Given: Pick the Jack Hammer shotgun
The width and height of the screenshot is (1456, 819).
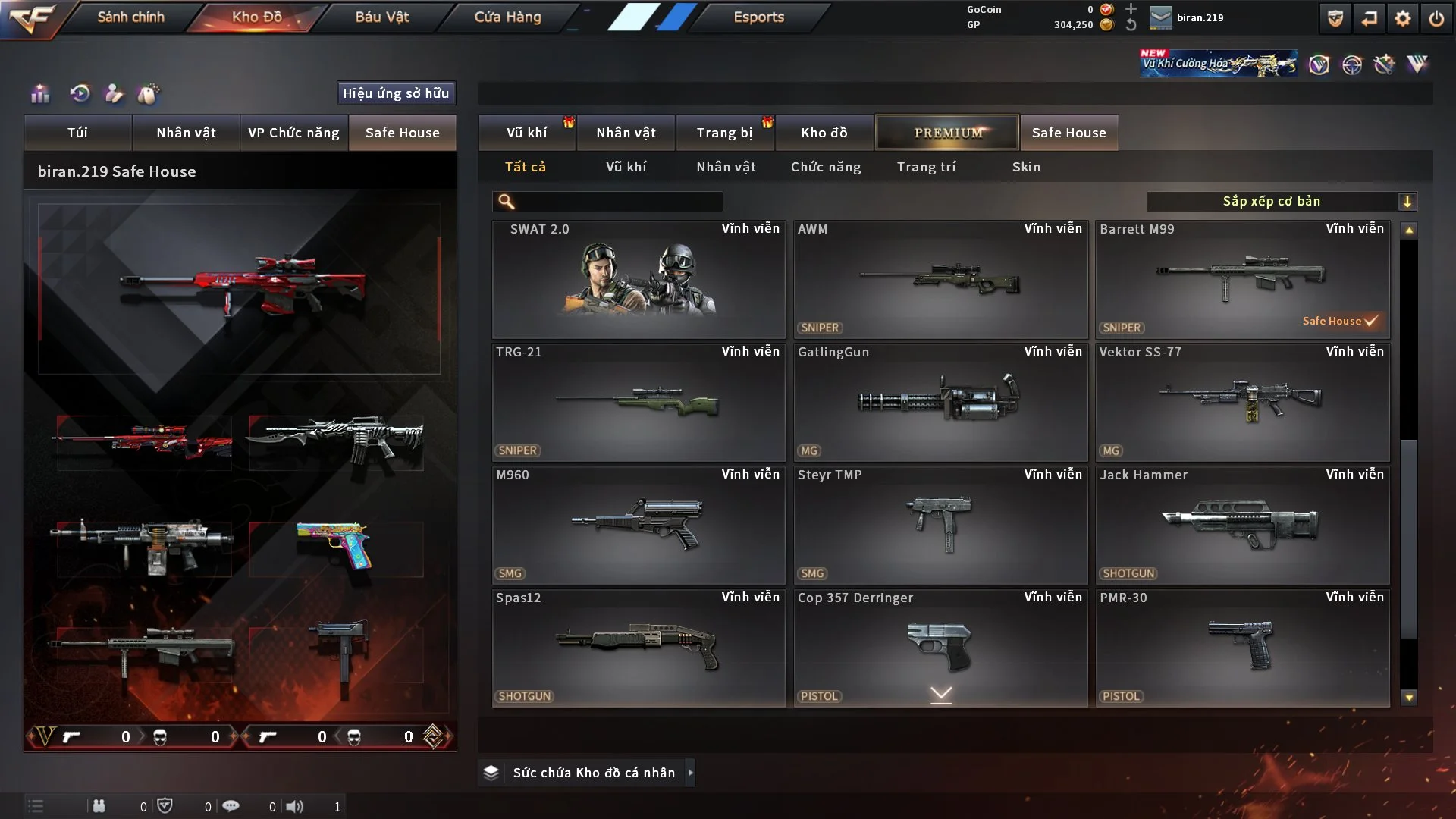Looking at the screenshot, I should (x=1242, y=526).
